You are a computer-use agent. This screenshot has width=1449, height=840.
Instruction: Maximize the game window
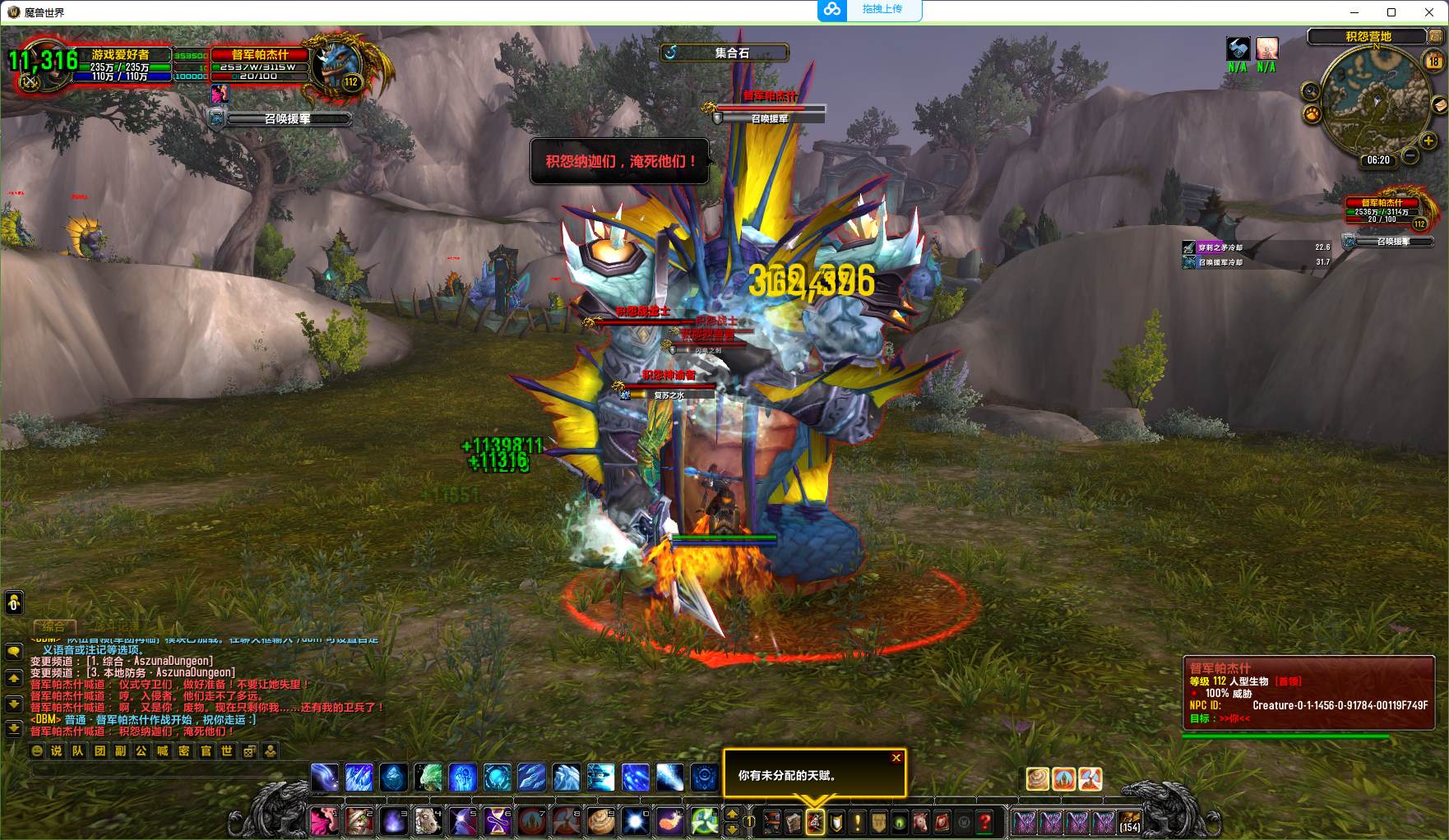pos(1391,12)
